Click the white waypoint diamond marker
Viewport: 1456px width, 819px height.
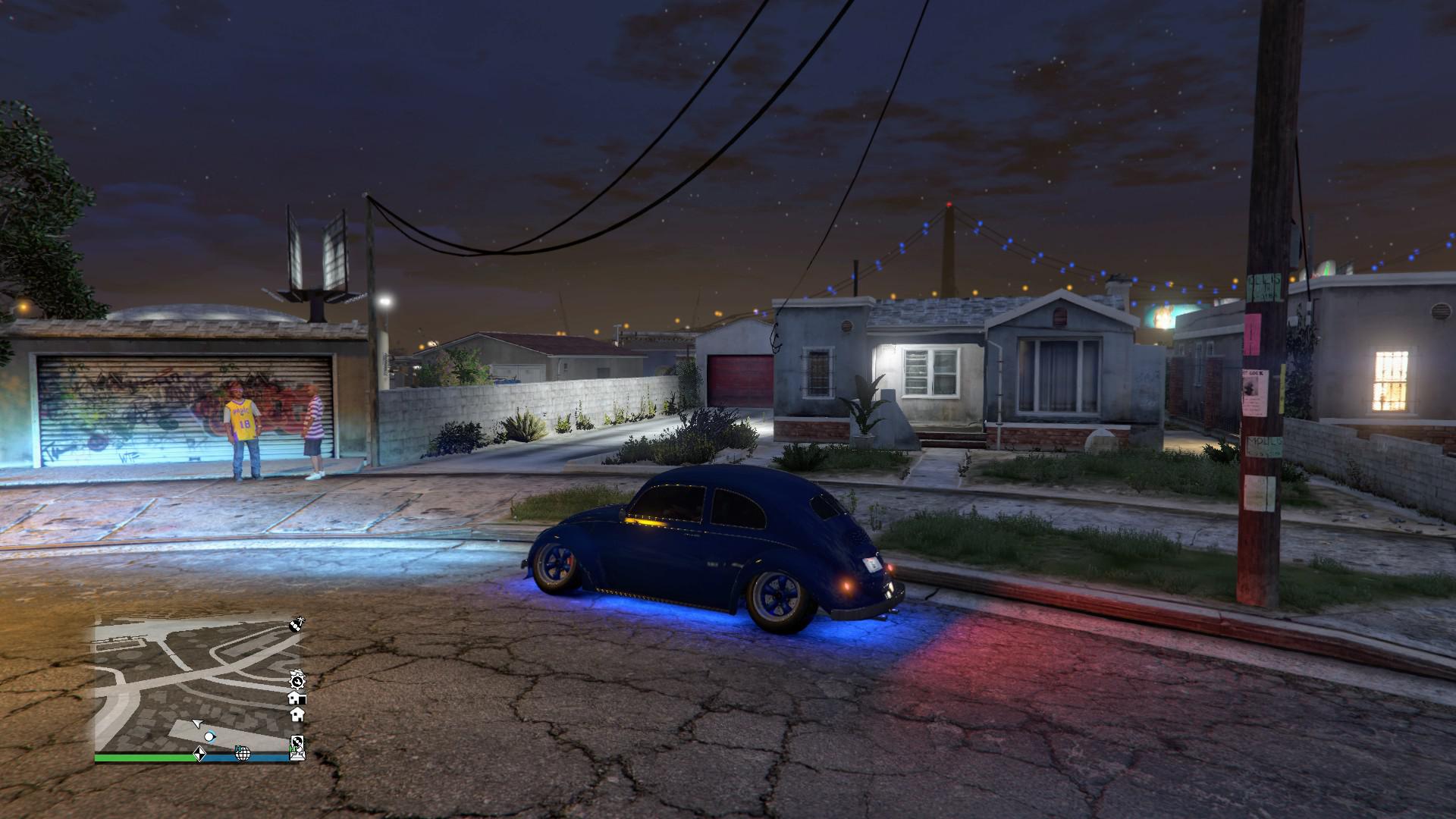(200, 755)
